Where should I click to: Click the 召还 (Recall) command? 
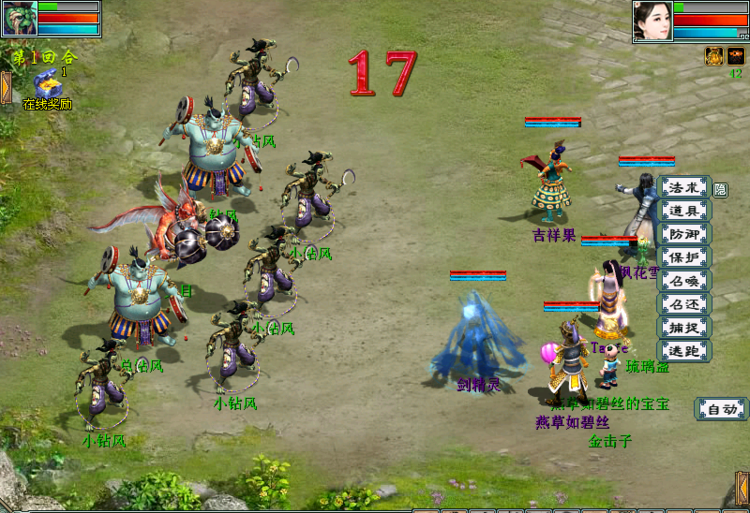(685, 303)
